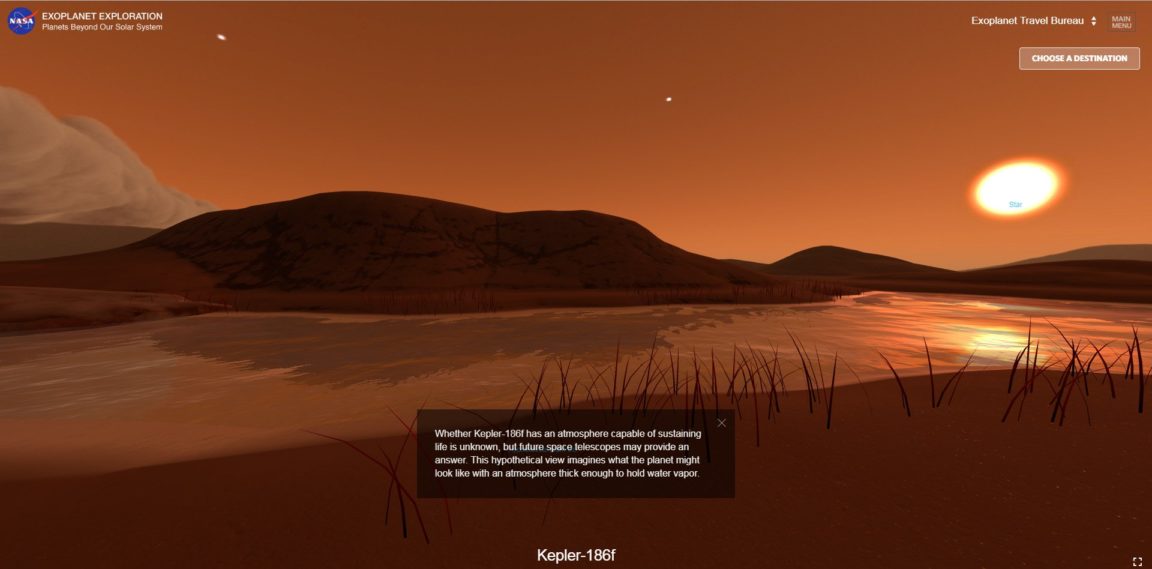Open the Main Menu
This screenshot has height=569, width=1152.
1121,21
